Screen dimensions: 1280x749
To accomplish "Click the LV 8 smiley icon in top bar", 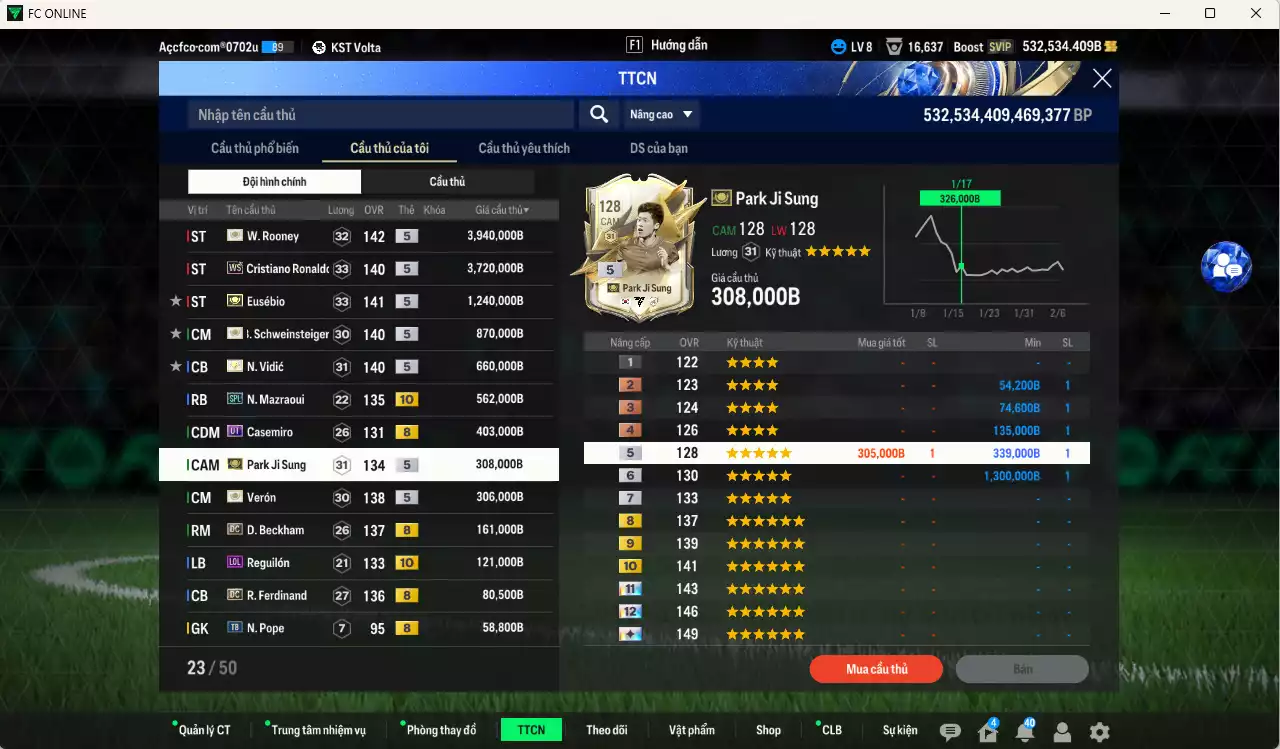I will (x=838, y=46).
